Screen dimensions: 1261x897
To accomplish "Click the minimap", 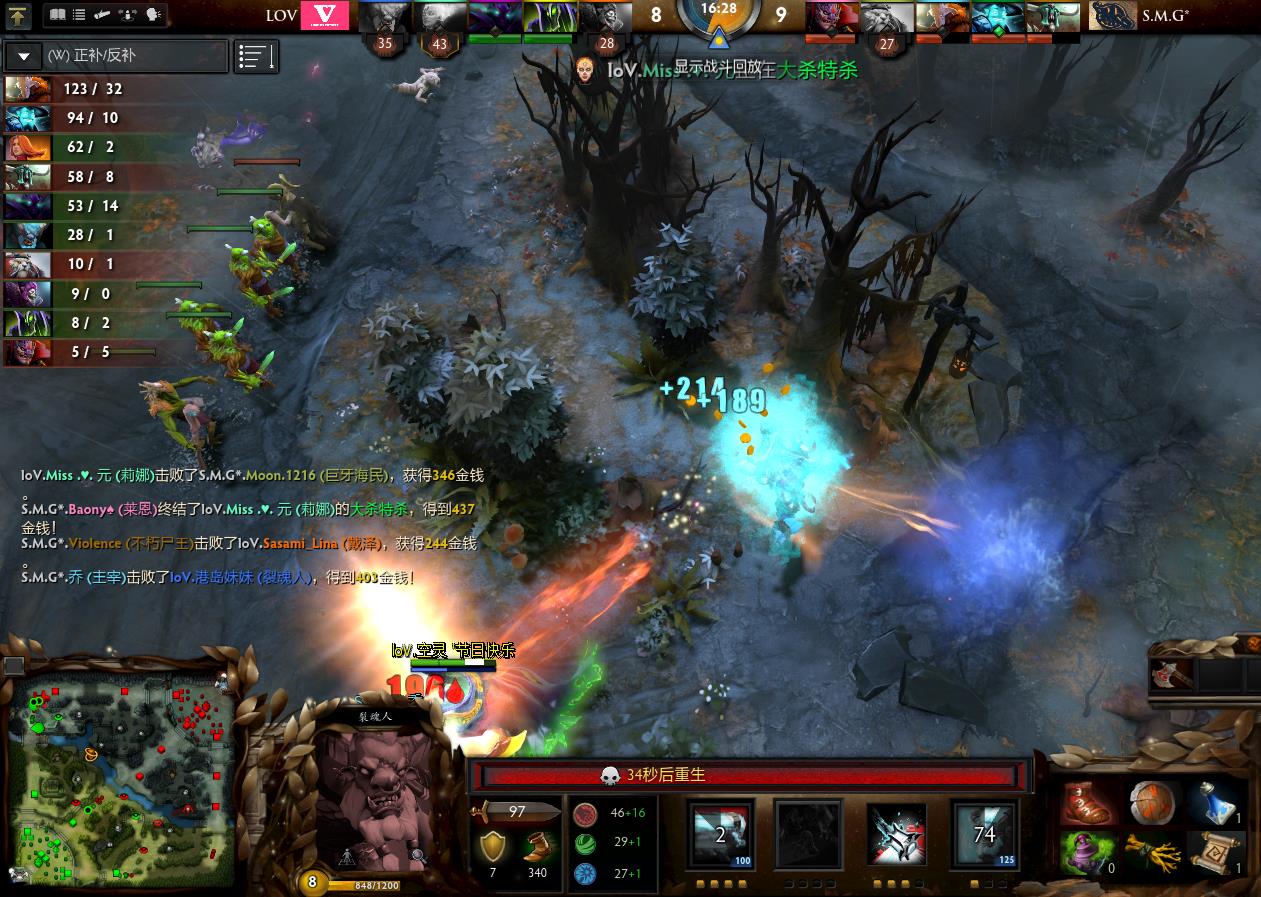I will tap(120, 775).
